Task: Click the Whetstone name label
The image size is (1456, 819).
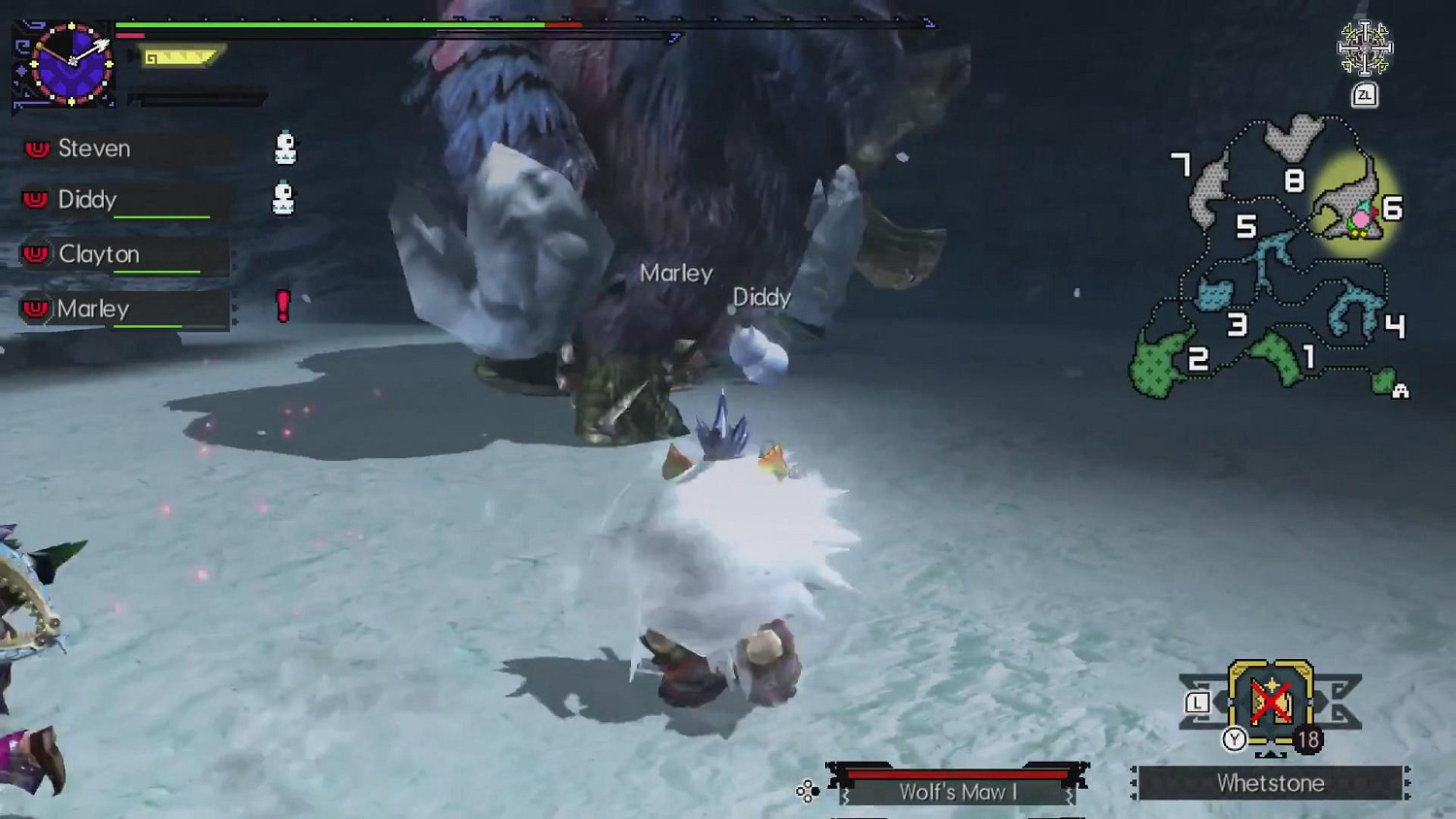Action: [x=1274, y=783]
